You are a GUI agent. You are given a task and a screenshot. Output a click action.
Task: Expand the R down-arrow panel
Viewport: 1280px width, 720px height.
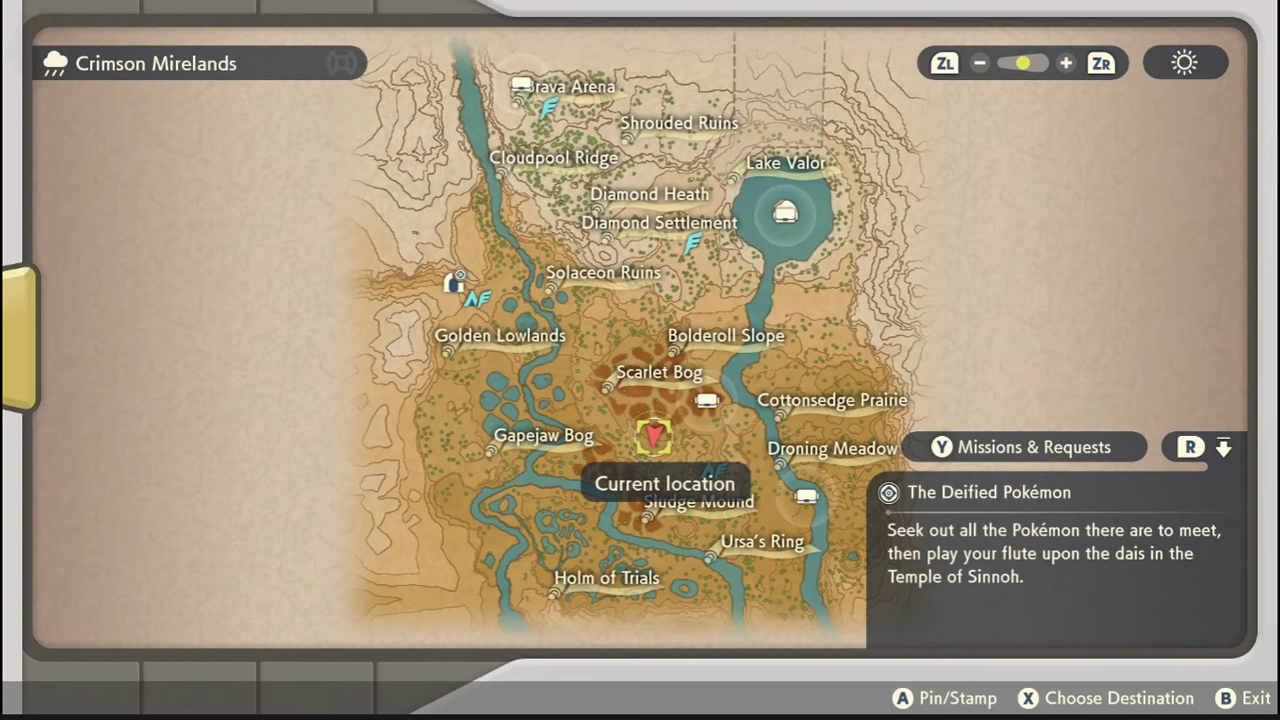(1224, 447)
